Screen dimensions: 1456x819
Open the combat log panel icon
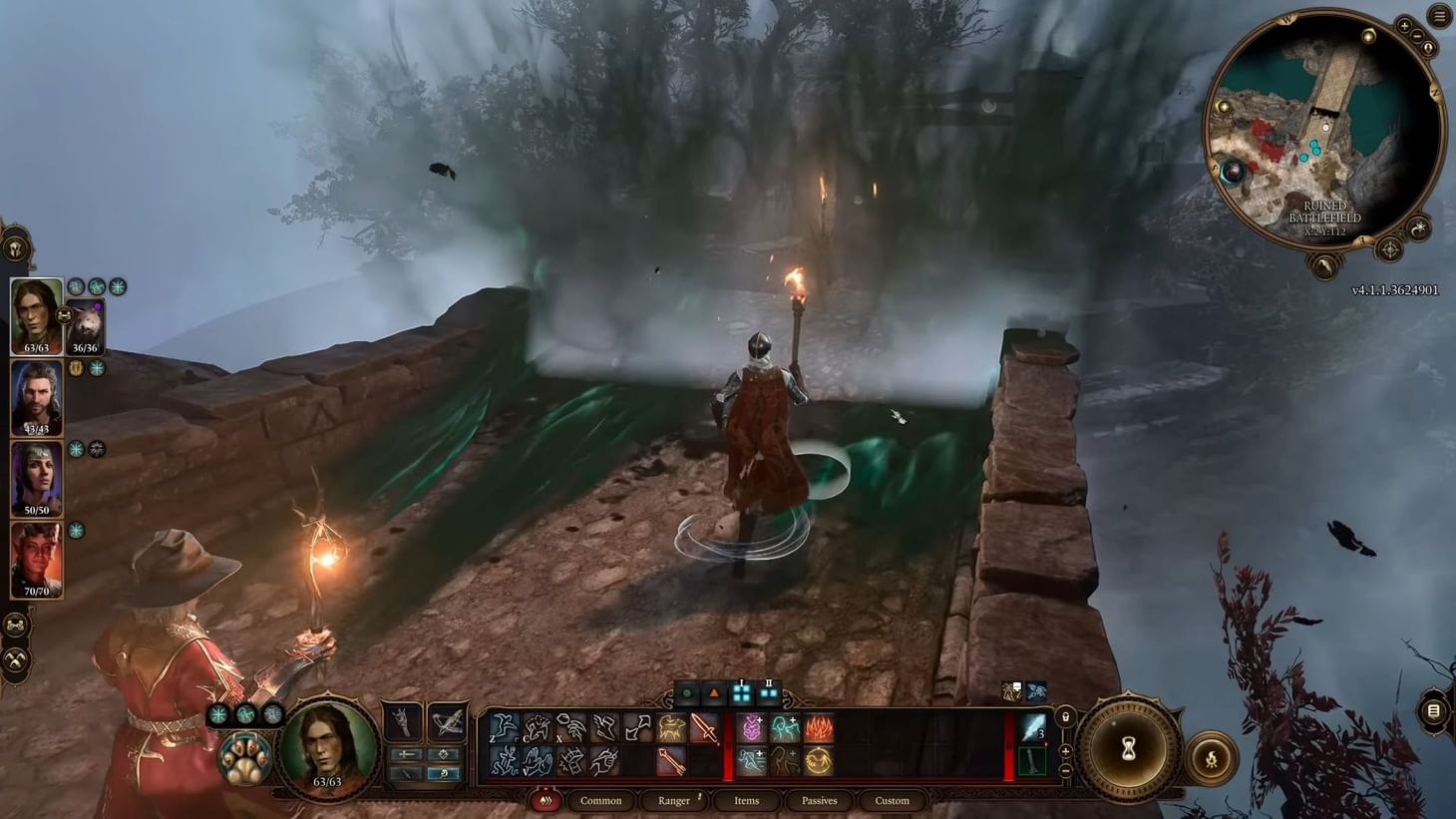point(1433,711)
